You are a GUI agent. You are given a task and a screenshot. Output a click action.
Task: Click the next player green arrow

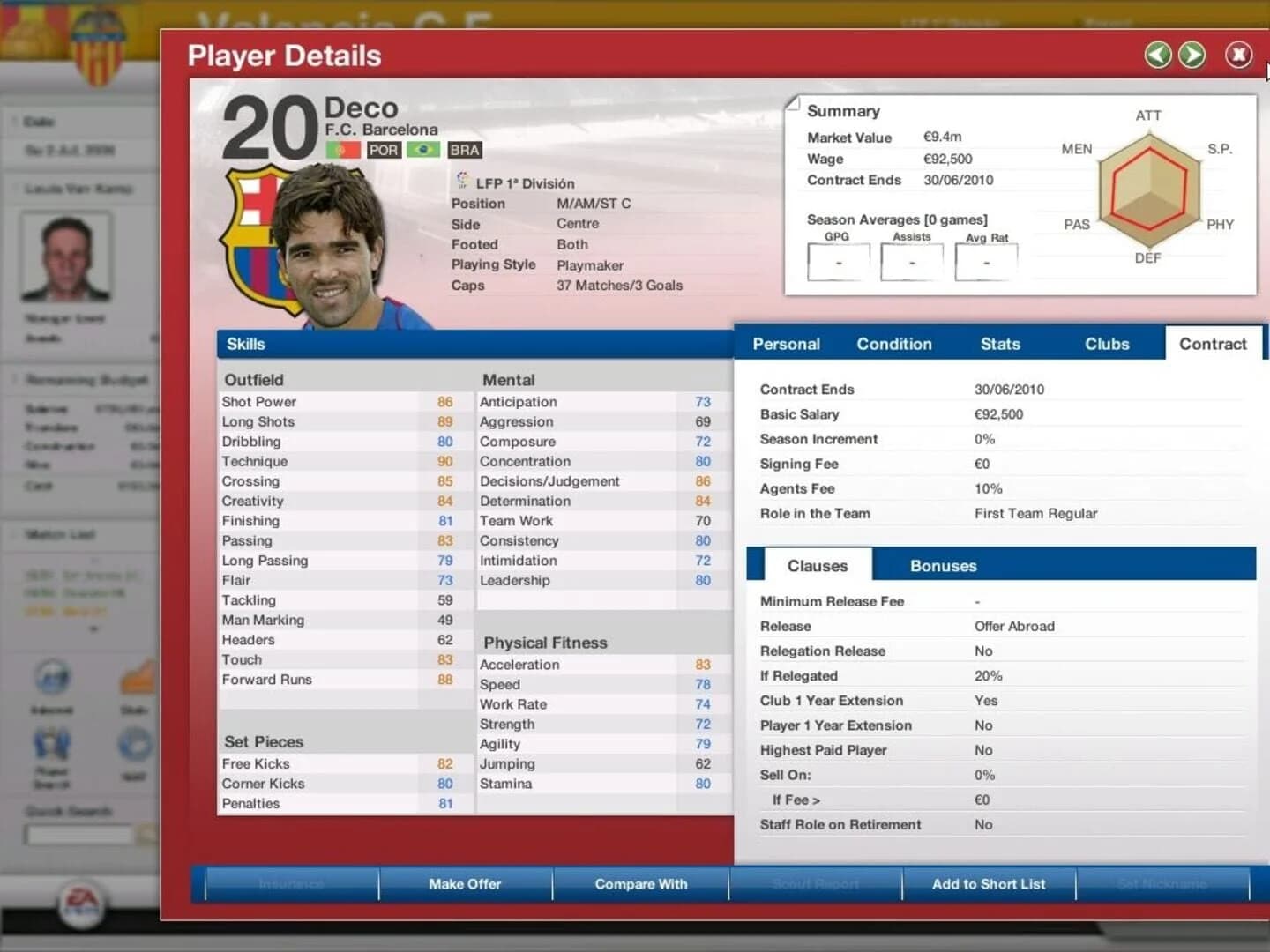pyautogui.click(x=1192, y=55)
